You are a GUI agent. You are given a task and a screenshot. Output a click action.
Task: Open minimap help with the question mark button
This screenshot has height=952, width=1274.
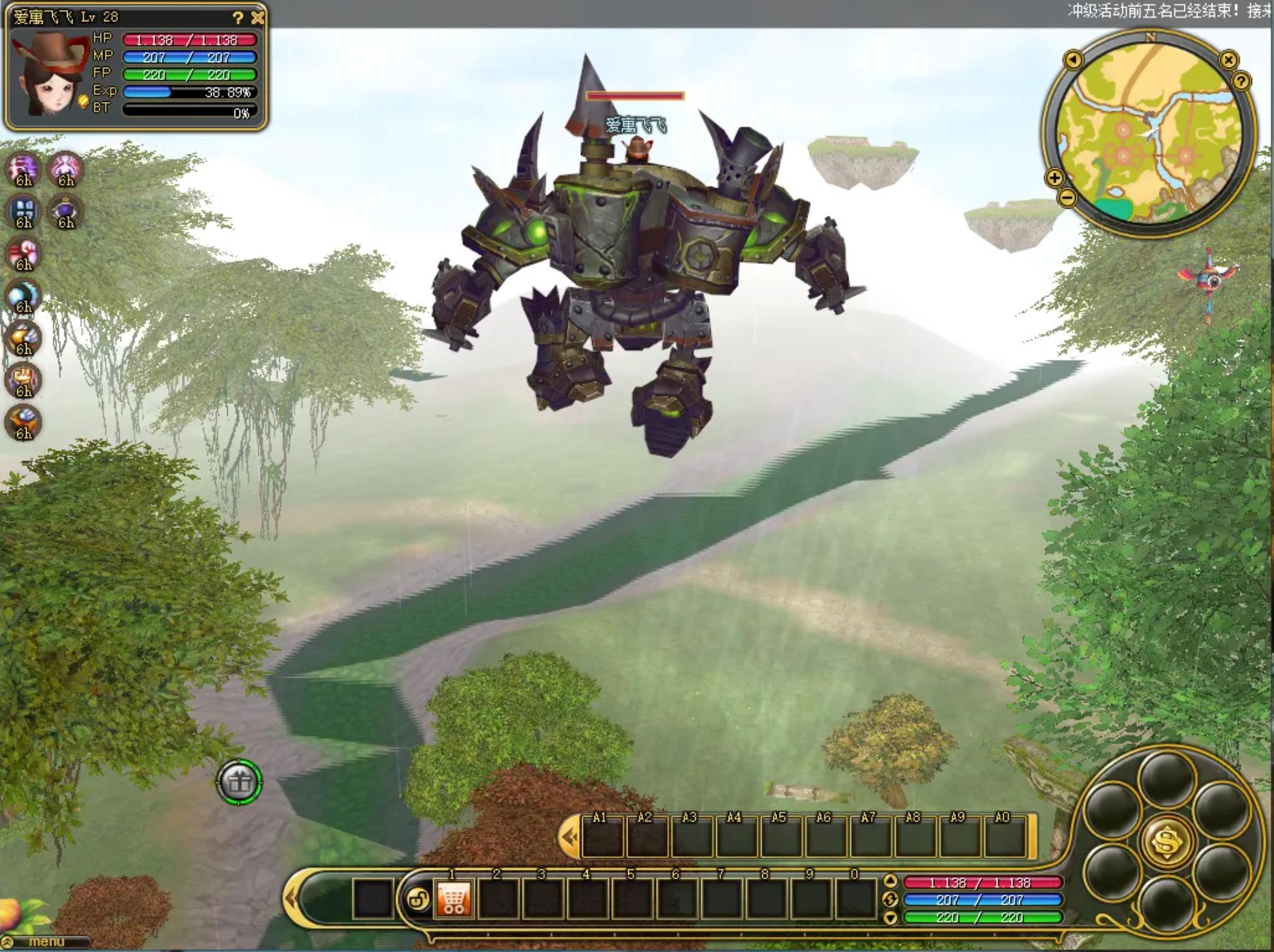tap(1241, 81)
